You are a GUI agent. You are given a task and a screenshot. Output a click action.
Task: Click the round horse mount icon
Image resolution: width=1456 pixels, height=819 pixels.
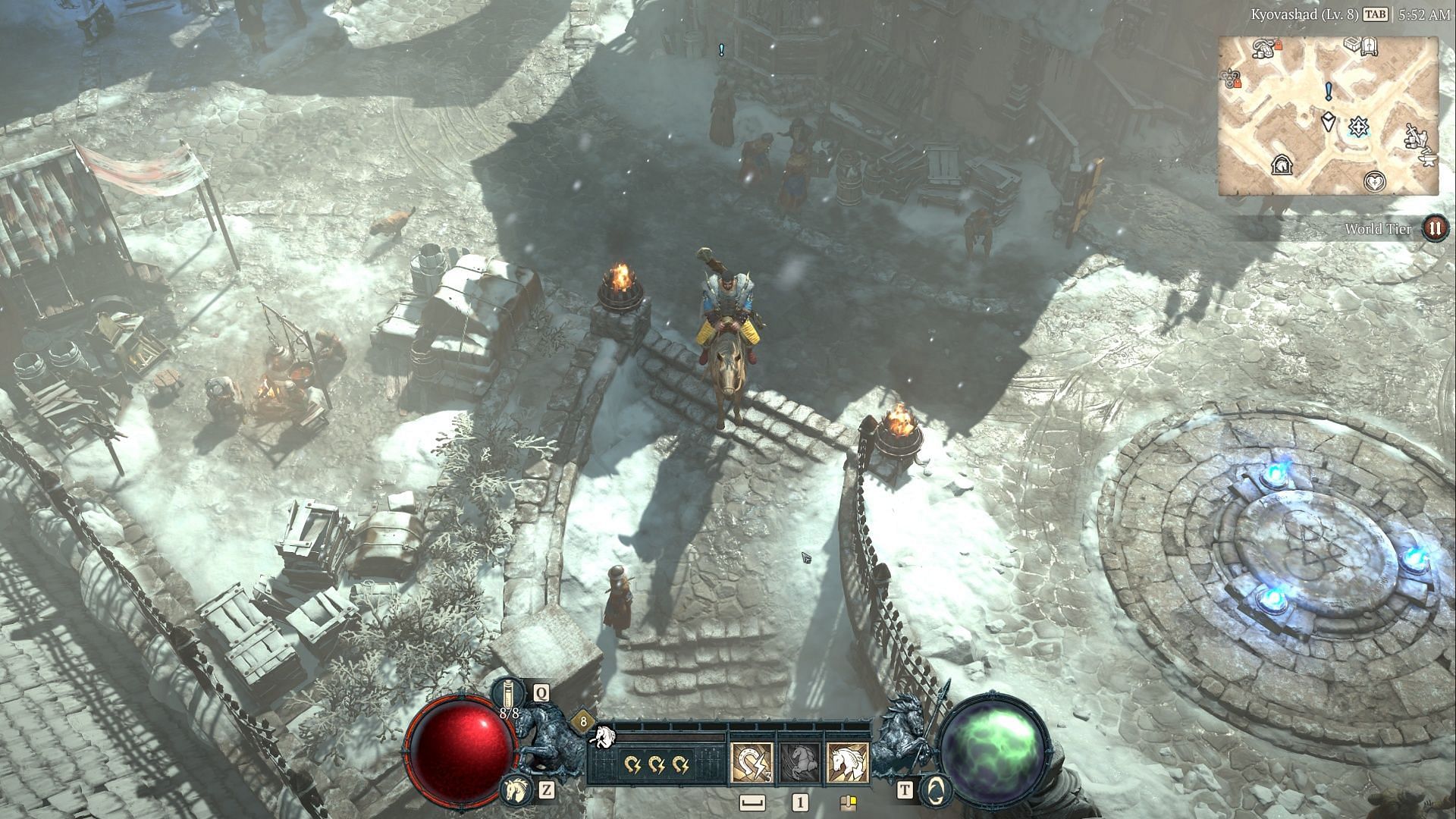[515, 791]
